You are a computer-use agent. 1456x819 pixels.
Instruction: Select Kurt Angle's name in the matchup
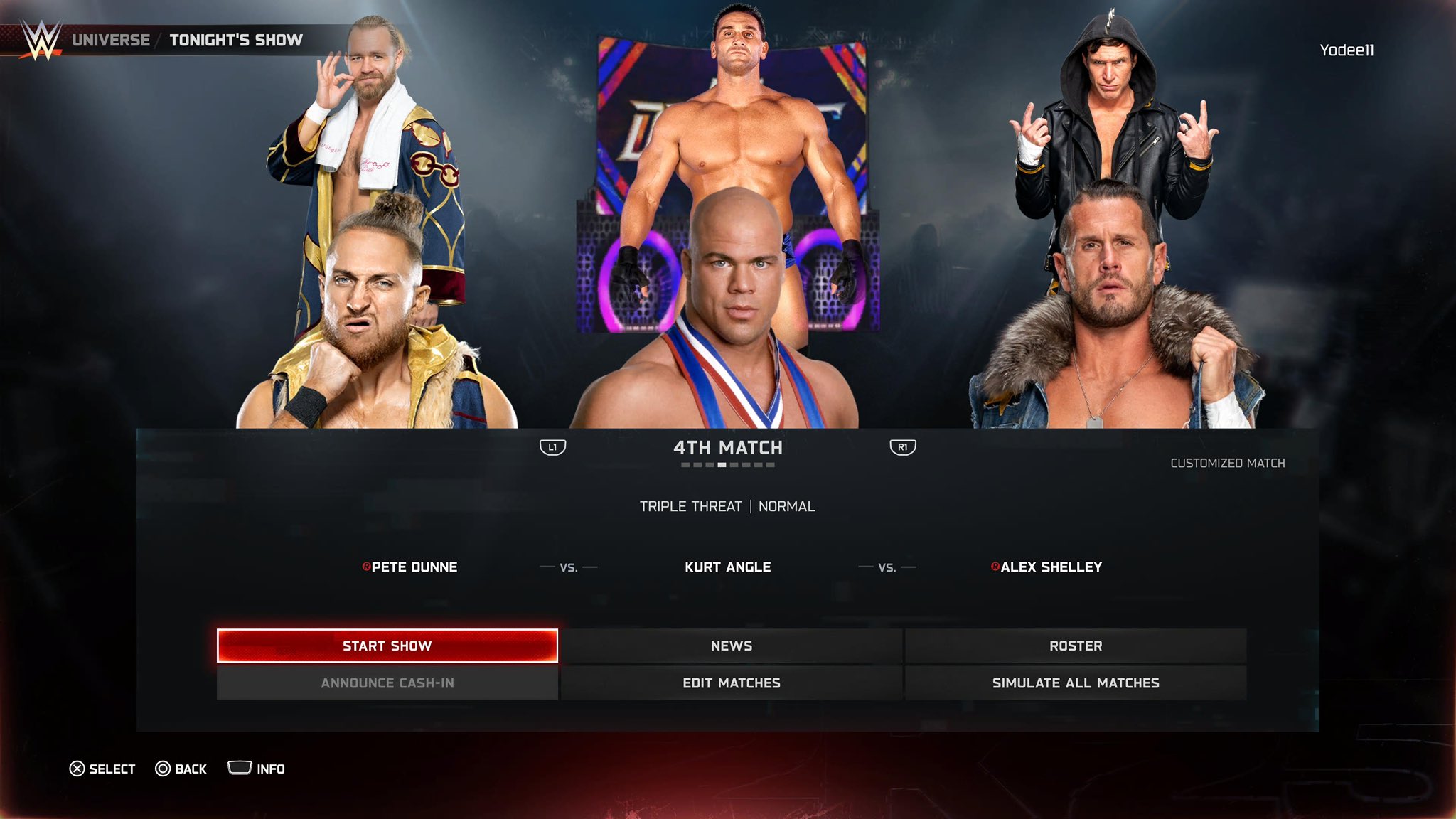pos(727,567)
